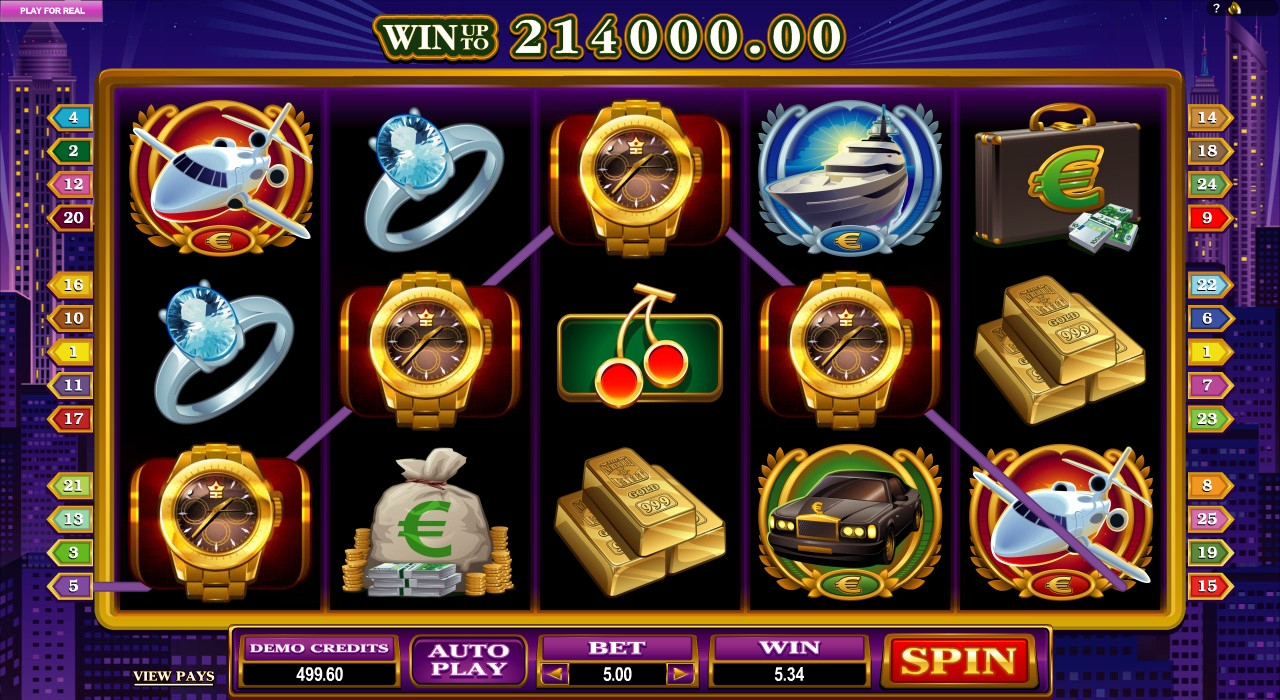
Task: Increase the bet with the right arrow
Action: point(680,674)
